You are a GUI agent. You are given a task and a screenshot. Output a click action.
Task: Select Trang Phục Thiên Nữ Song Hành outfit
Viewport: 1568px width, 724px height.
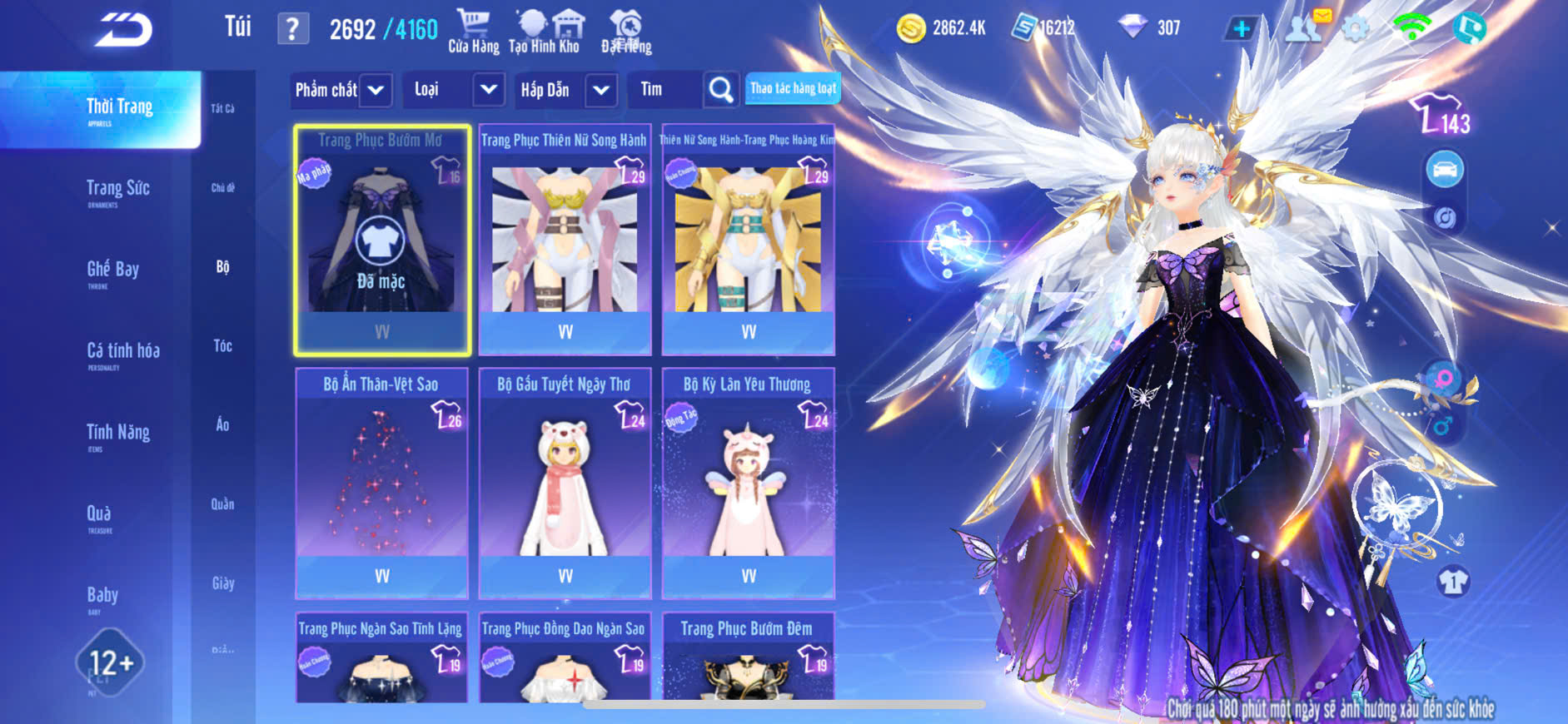(x=565, y=241)
